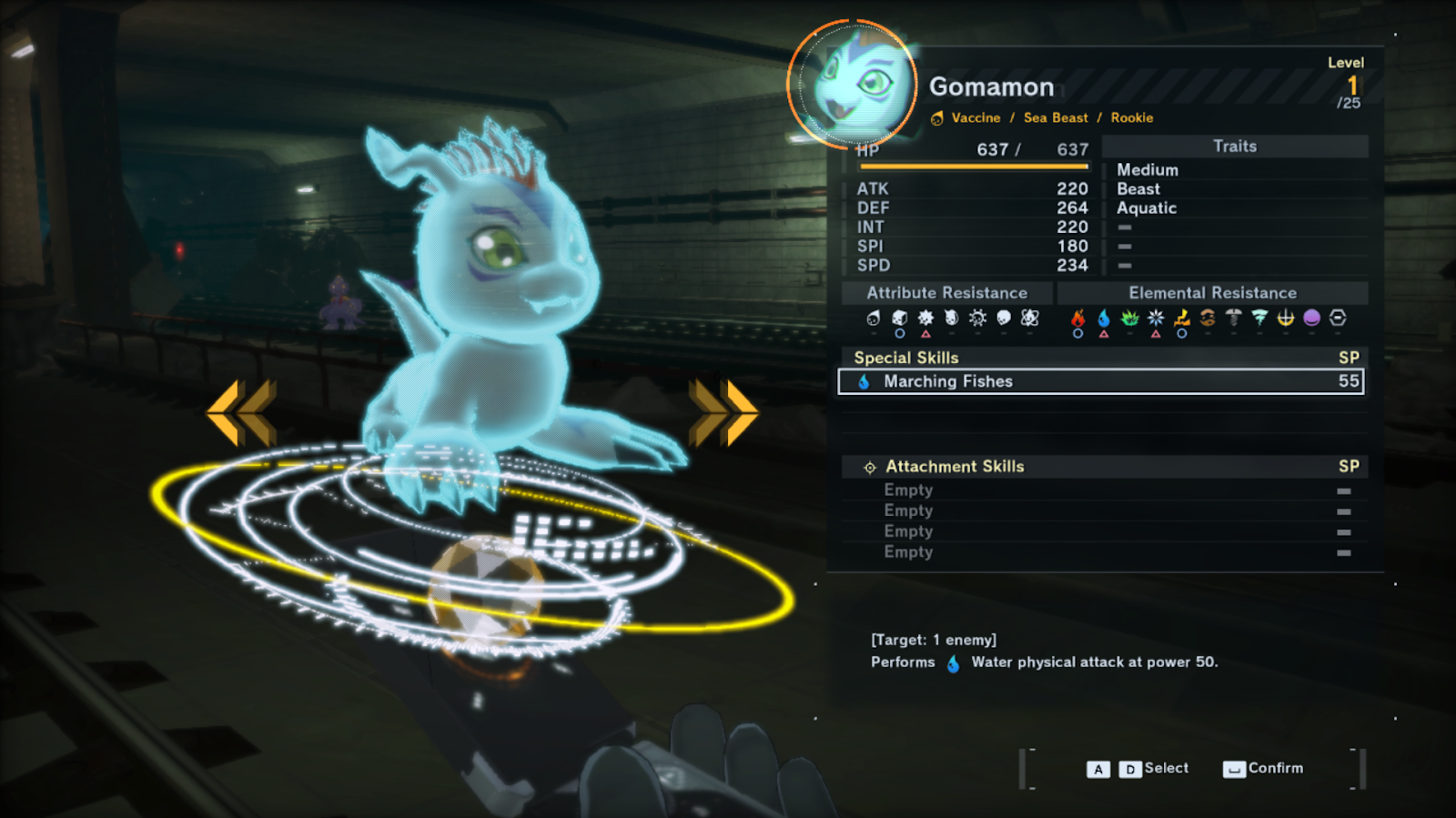Click the Elemental Resistance header

(x=1212, y=293)
